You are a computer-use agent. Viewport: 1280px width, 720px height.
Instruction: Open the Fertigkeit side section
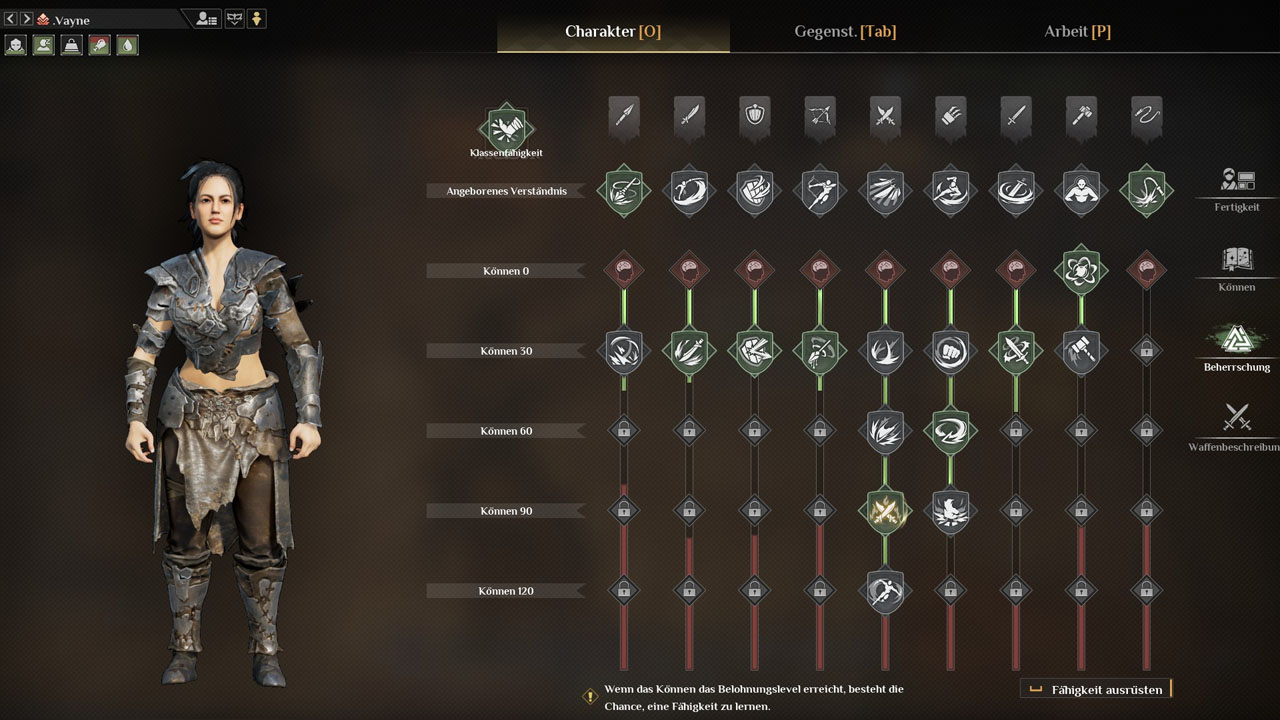[x=1237, y=187]
